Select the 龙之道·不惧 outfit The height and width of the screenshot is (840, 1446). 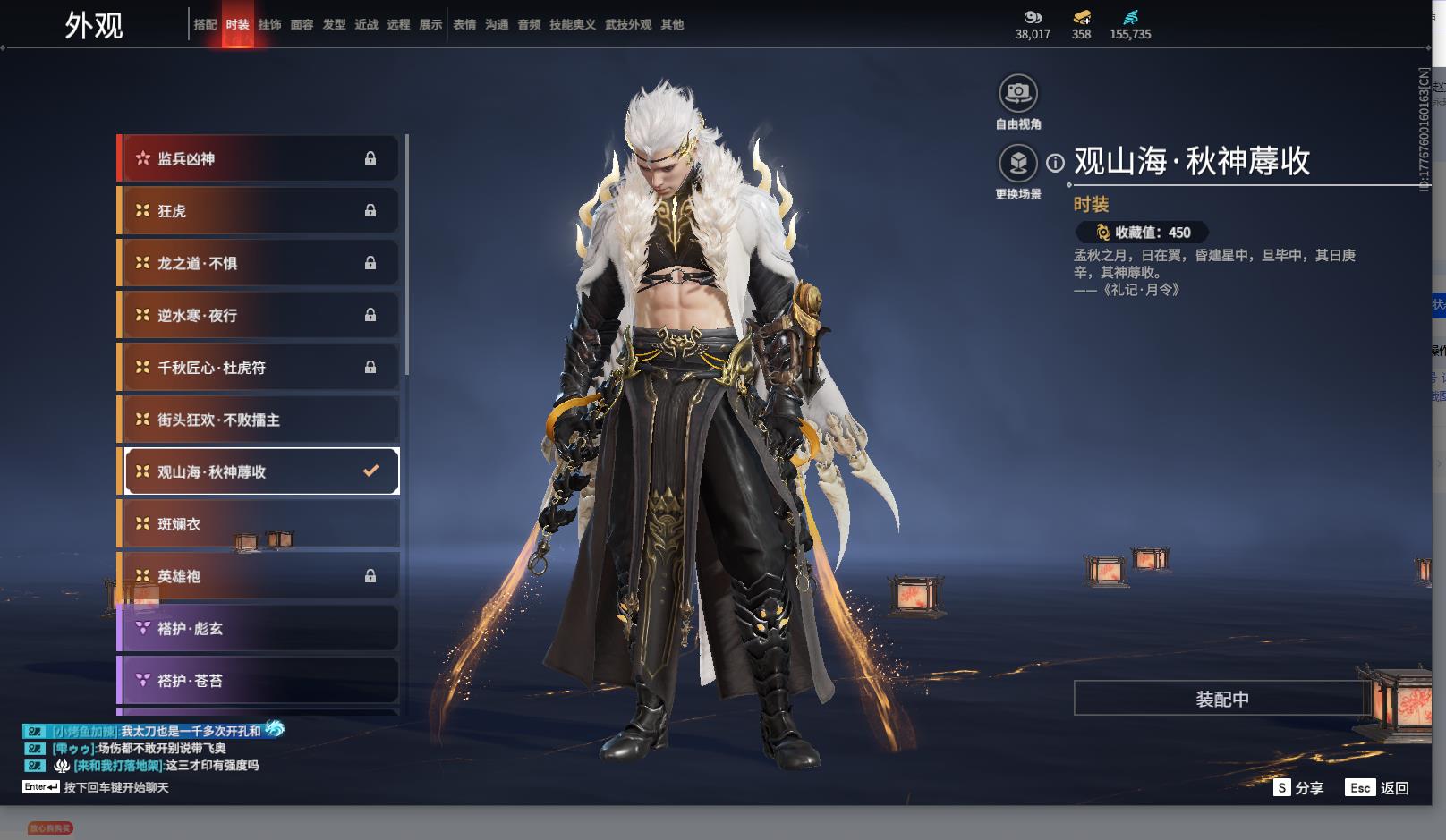[259, 263]
